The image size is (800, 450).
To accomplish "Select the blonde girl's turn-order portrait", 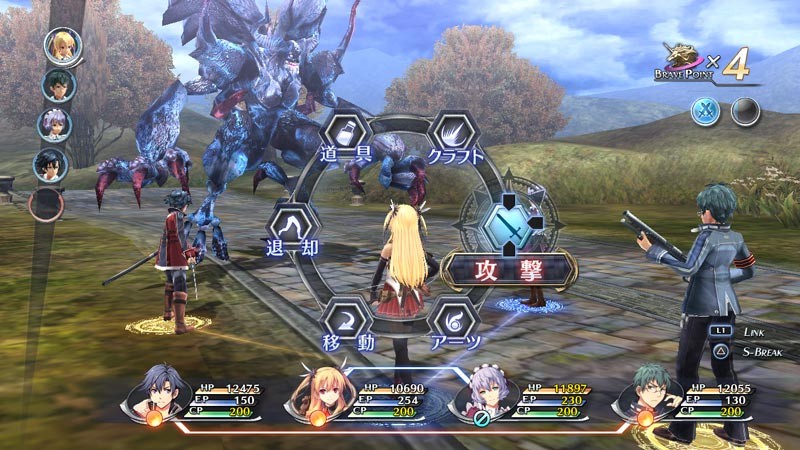I will tap(61, 46).
